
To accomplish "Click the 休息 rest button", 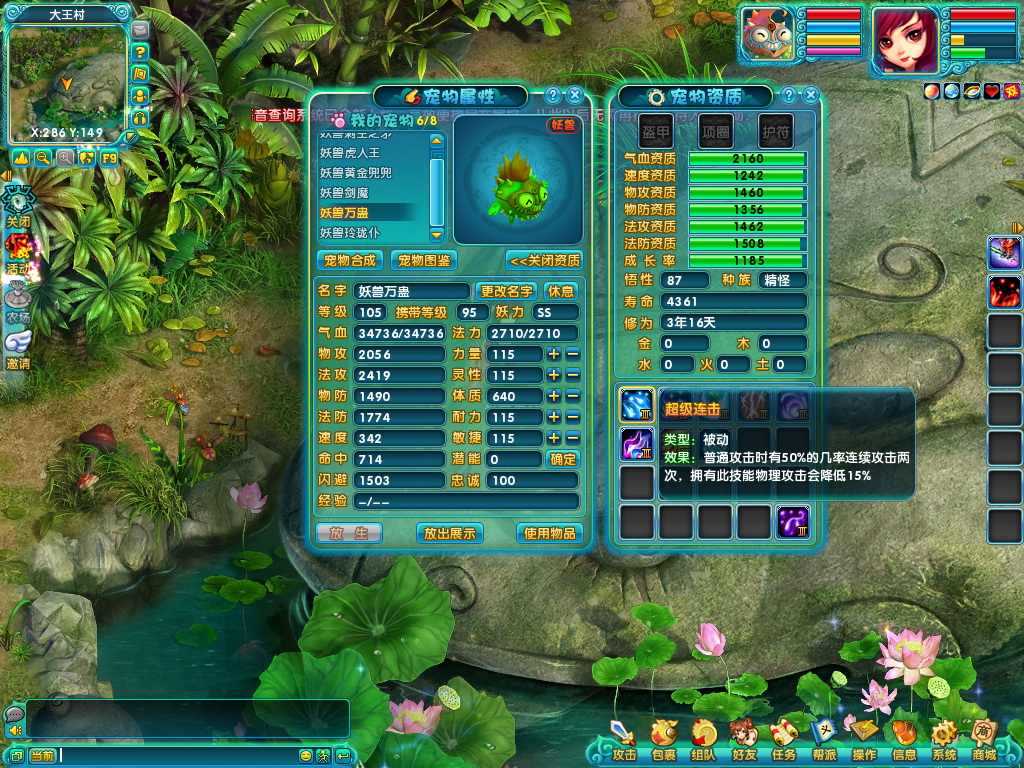I will (561, 291).
